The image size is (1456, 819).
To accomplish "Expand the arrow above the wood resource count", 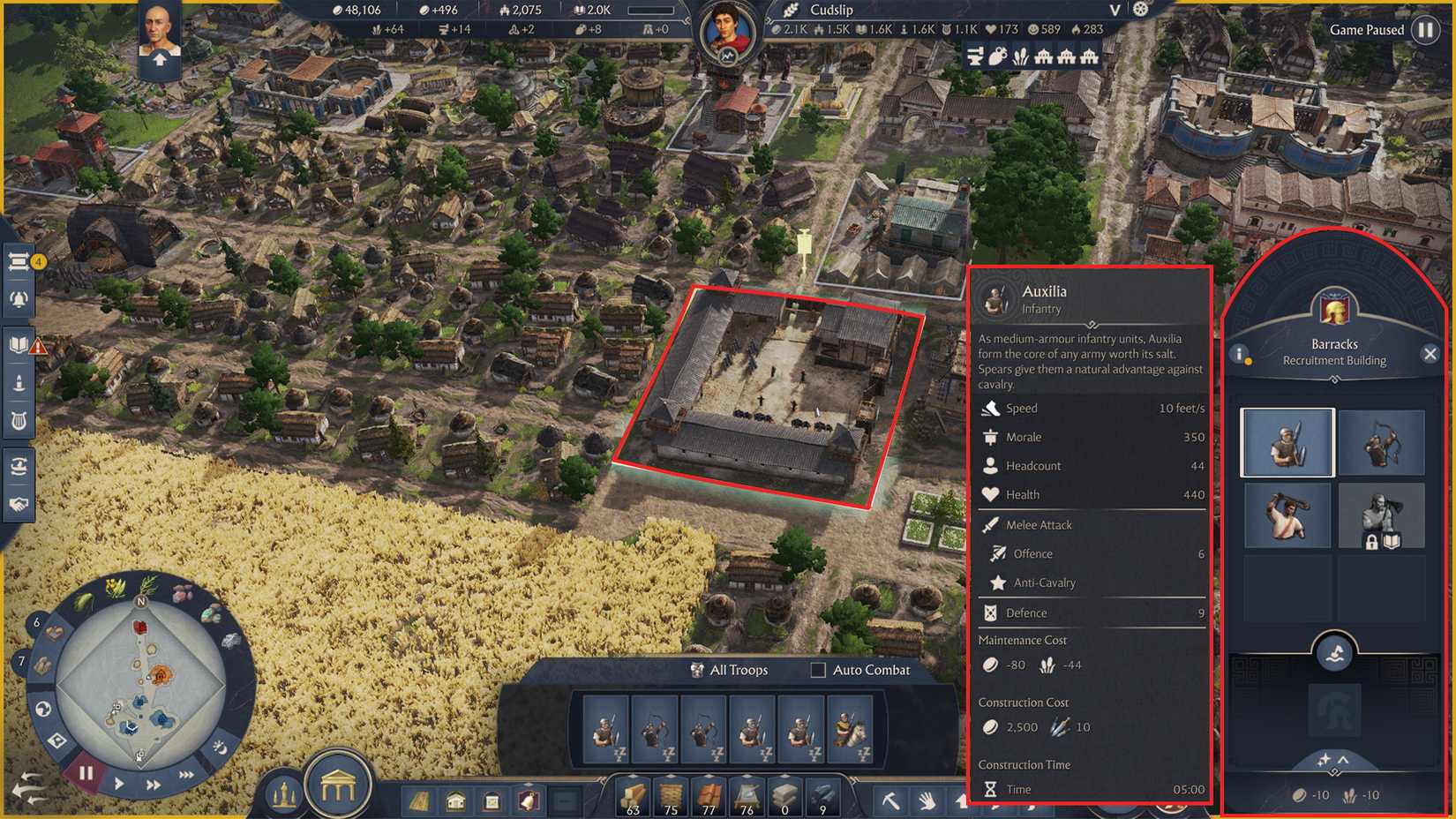I will [x=634, y=775].
